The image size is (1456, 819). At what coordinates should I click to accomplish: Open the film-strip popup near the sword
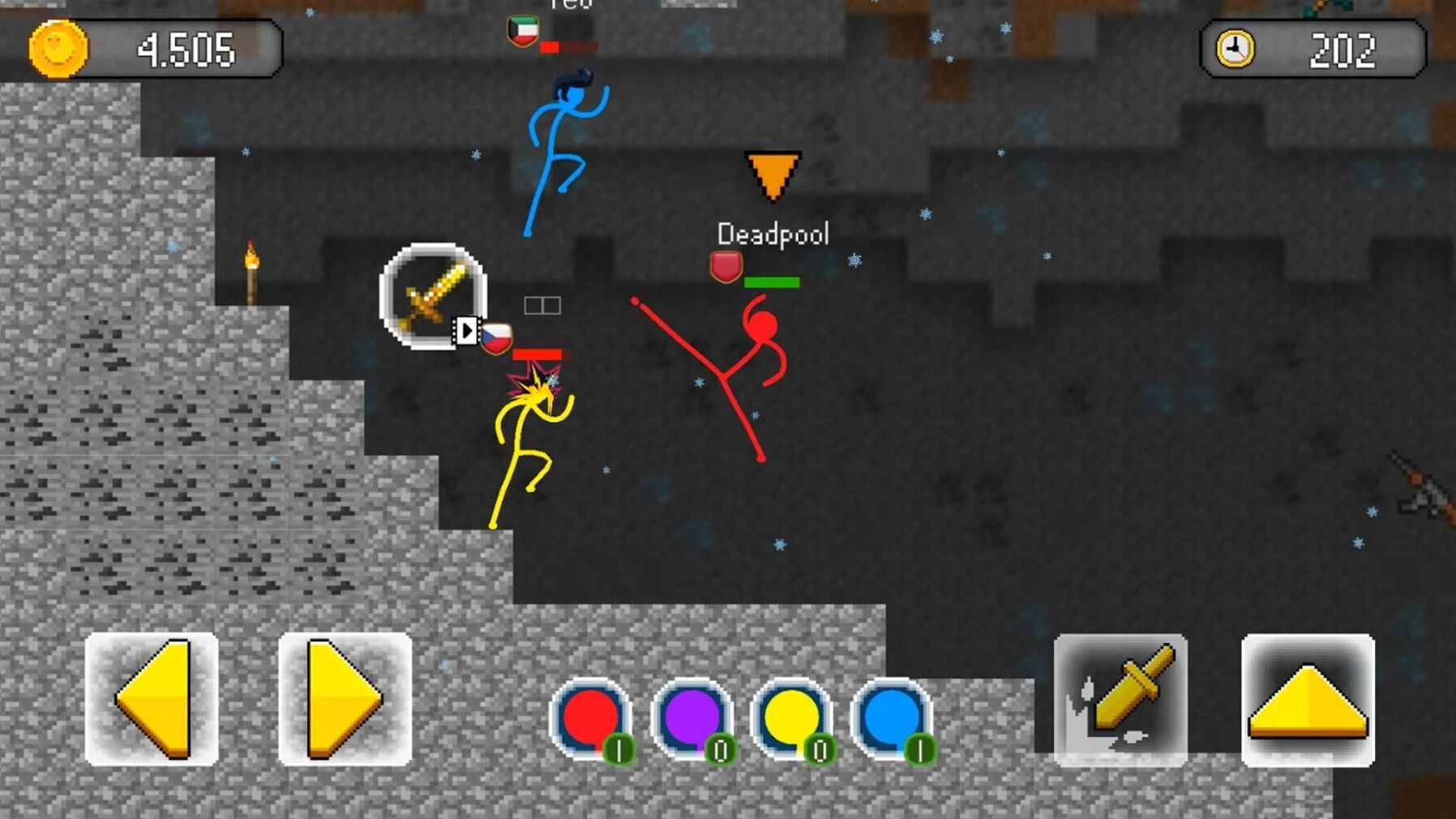467,330
